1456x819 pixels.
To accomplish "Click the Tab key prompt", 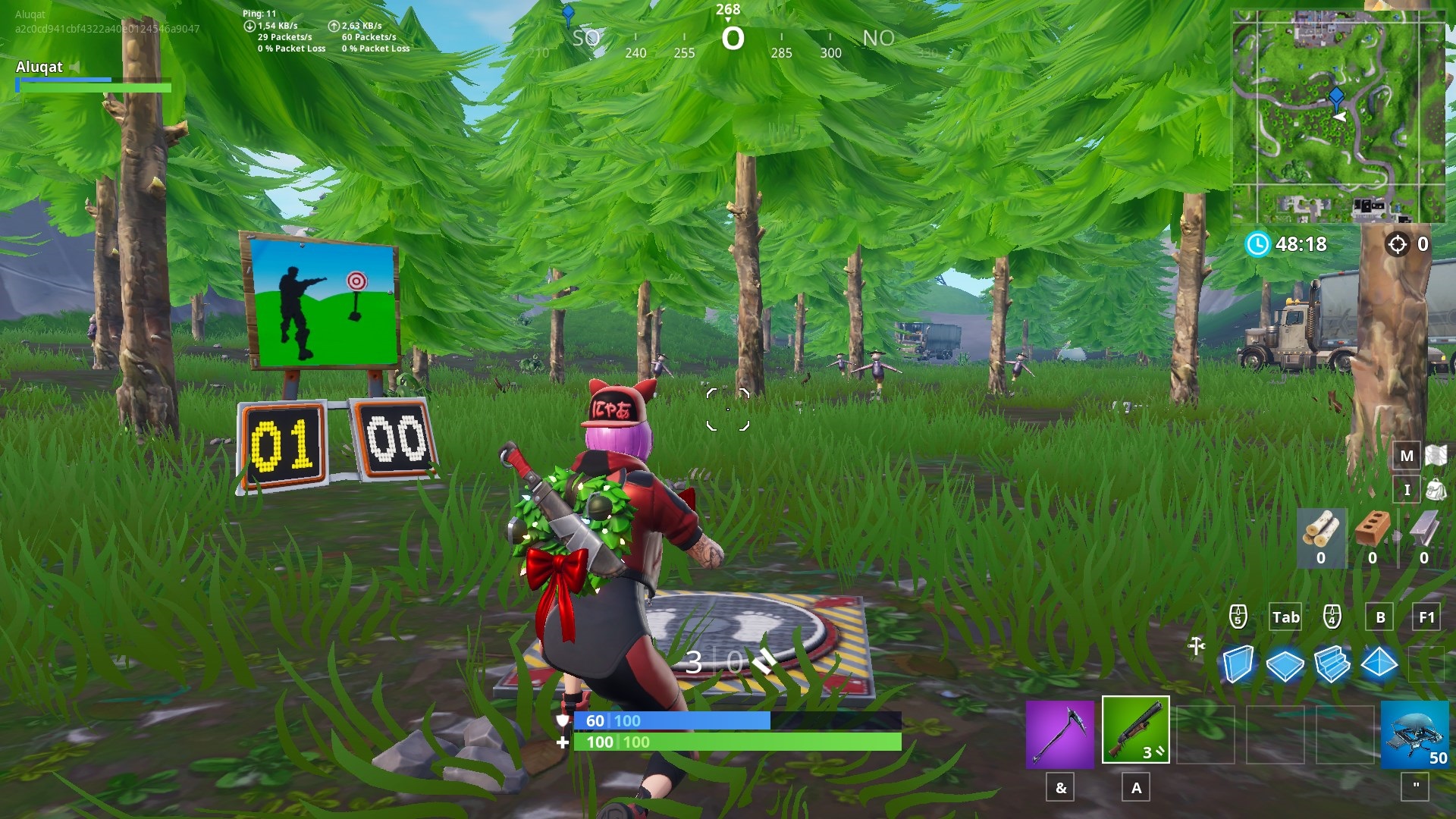I will click(x=1285, y=617).
